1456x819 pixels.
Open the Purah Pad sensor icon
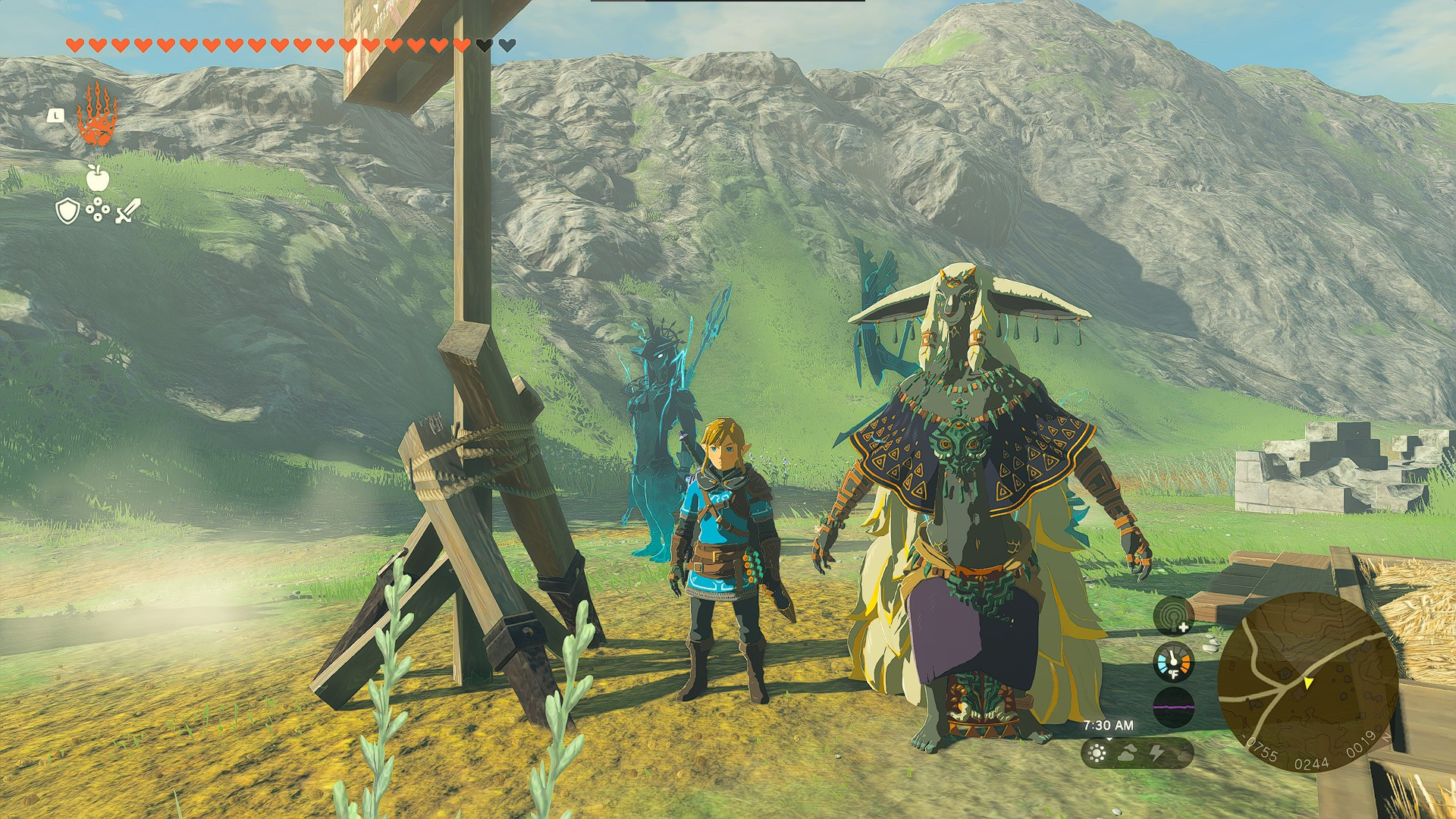point(1173,614)
